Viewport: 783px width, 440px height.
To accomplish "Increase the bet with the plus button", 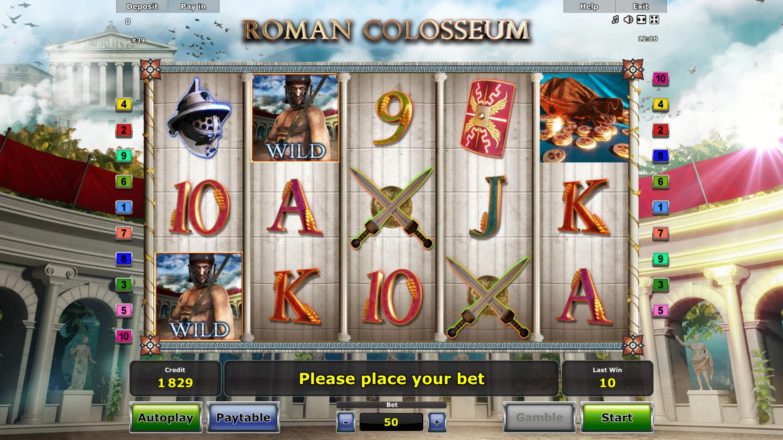I will pyautogui.click(x=436, y=422).
